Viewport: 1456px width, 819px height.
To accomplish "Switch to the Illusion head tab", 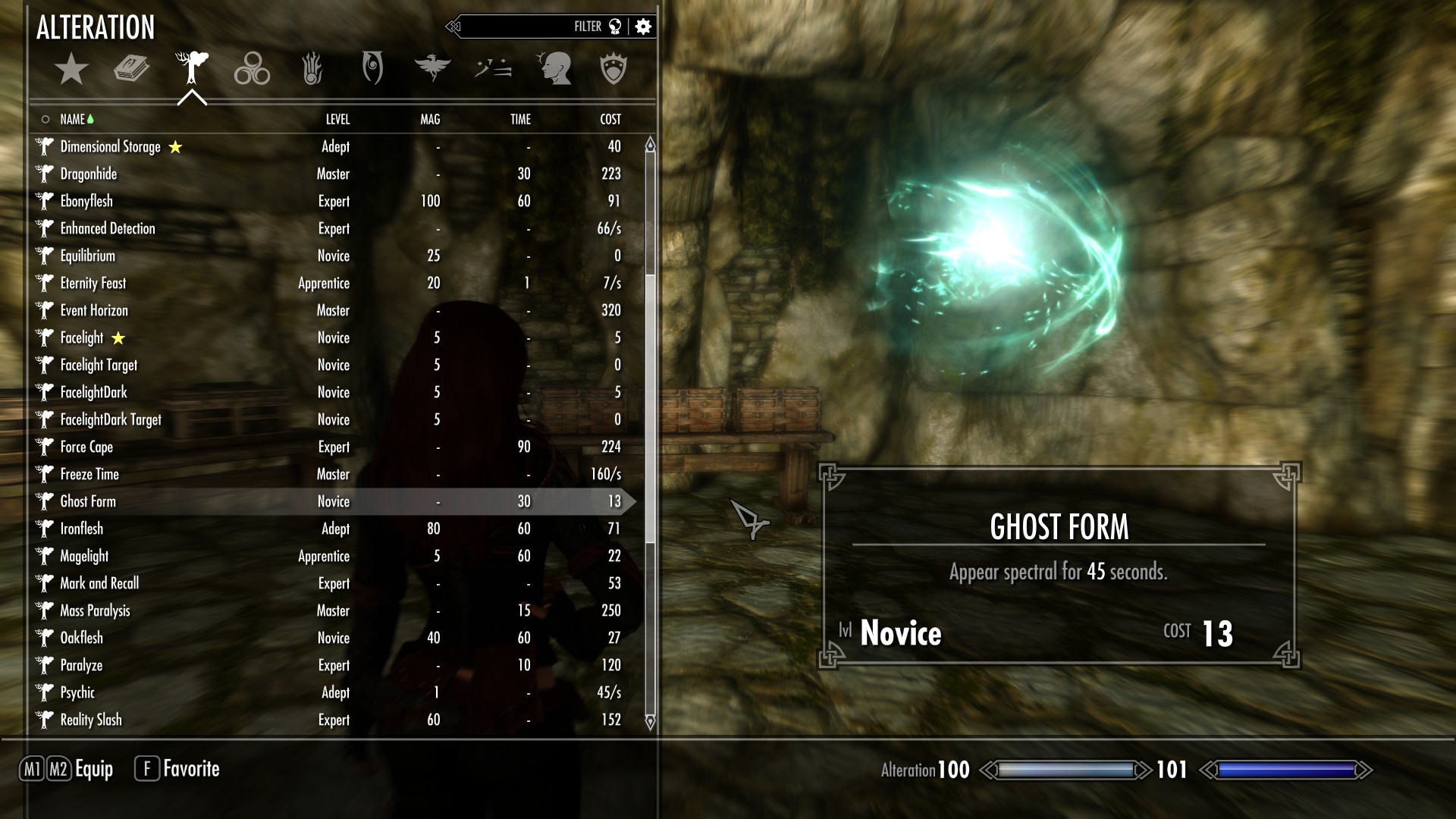I will point(554,69).
